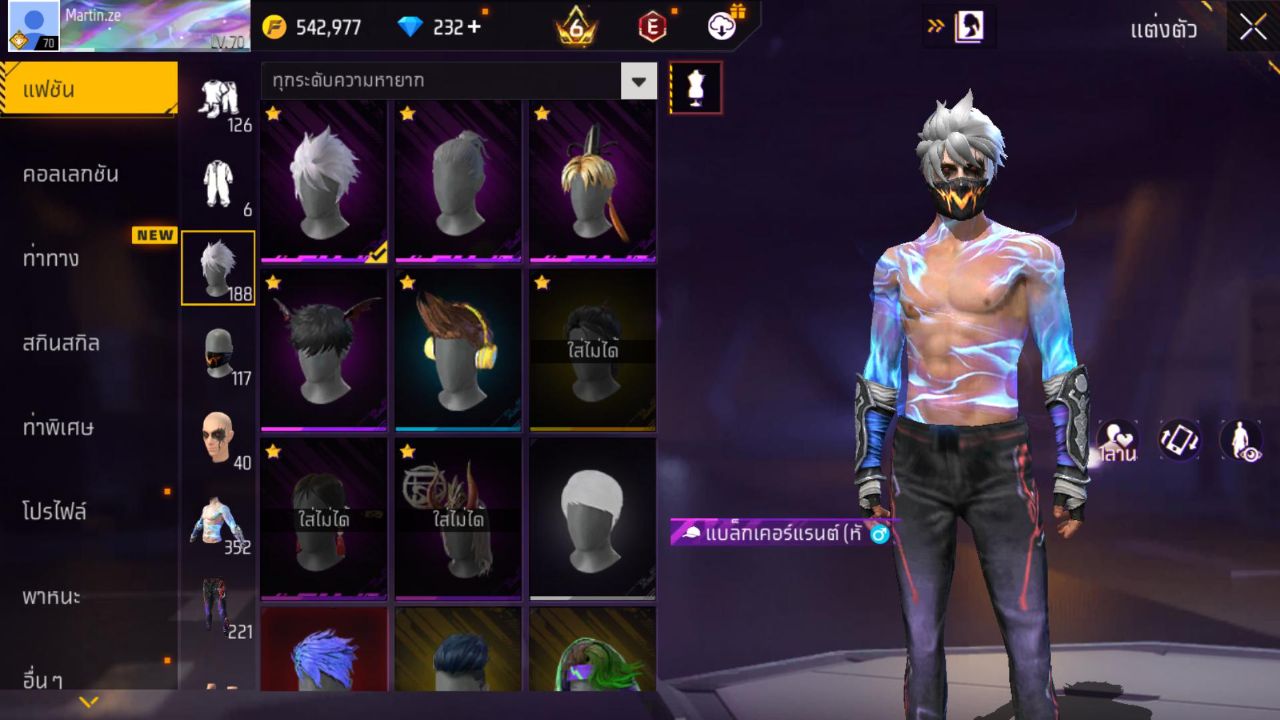Click the mannequin dressing-room icon above the wardrobe
The image size is (1280, 720).
696,87
